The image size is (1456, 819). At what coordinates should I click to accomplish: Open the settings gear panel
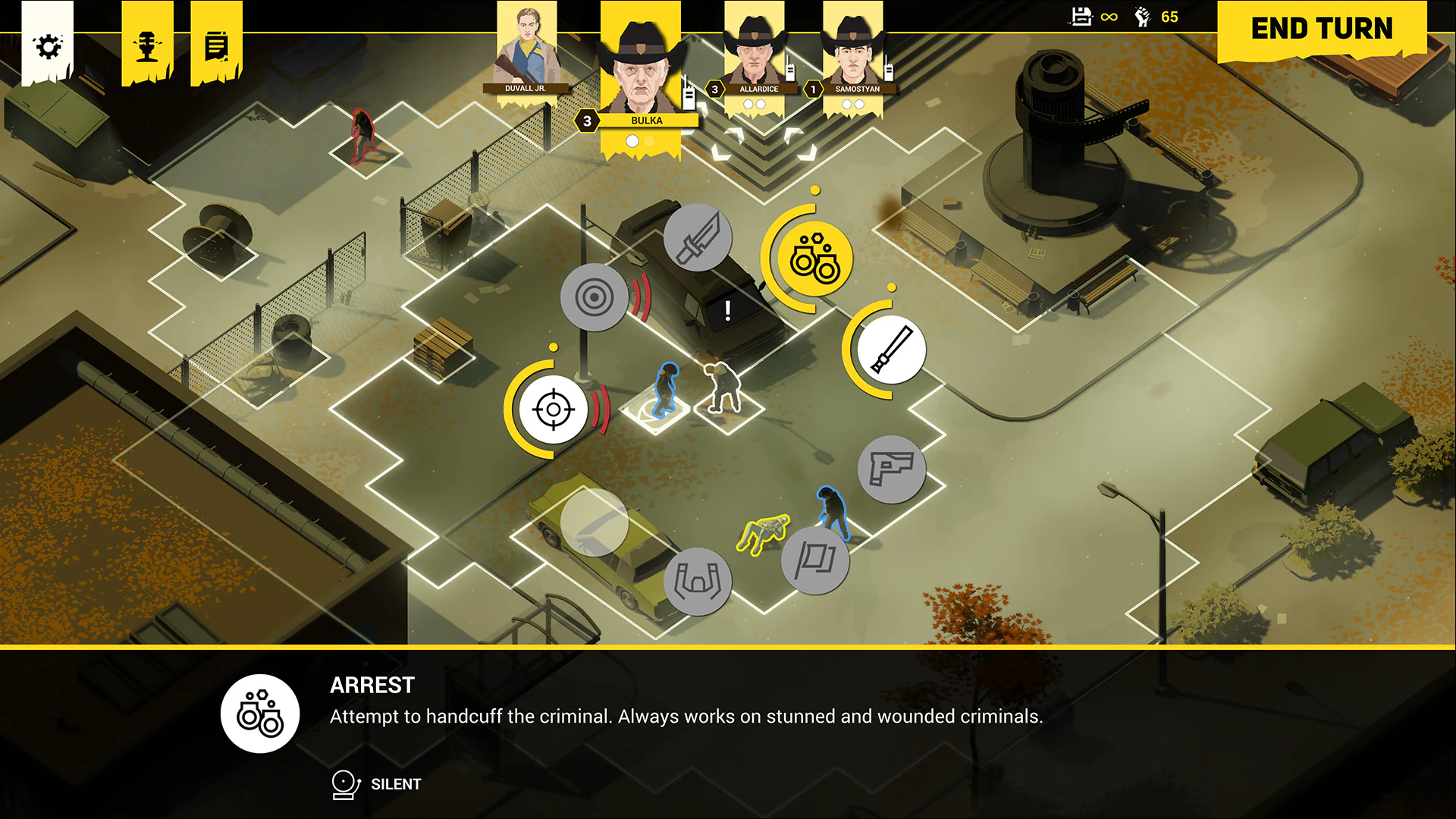tap(49, 45)
